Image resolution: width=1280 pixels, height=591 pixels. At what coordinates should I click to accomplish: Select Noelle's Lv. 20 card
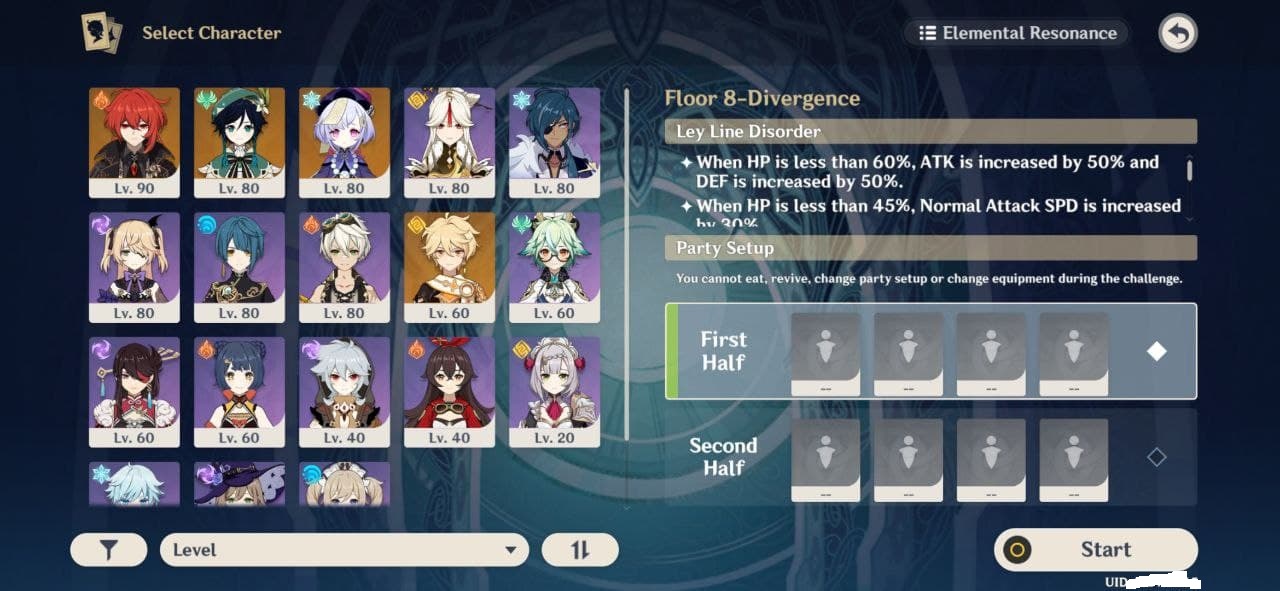coord(554,391)
